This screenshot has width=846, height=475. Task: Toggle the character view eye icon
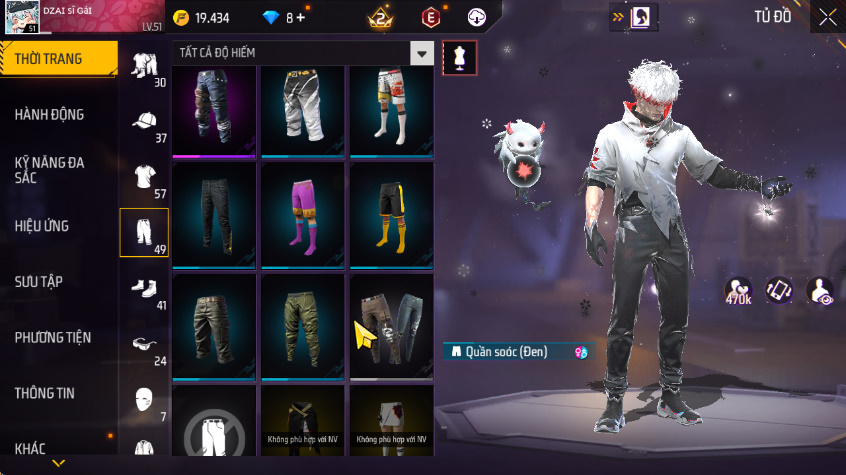click(820, 291)
